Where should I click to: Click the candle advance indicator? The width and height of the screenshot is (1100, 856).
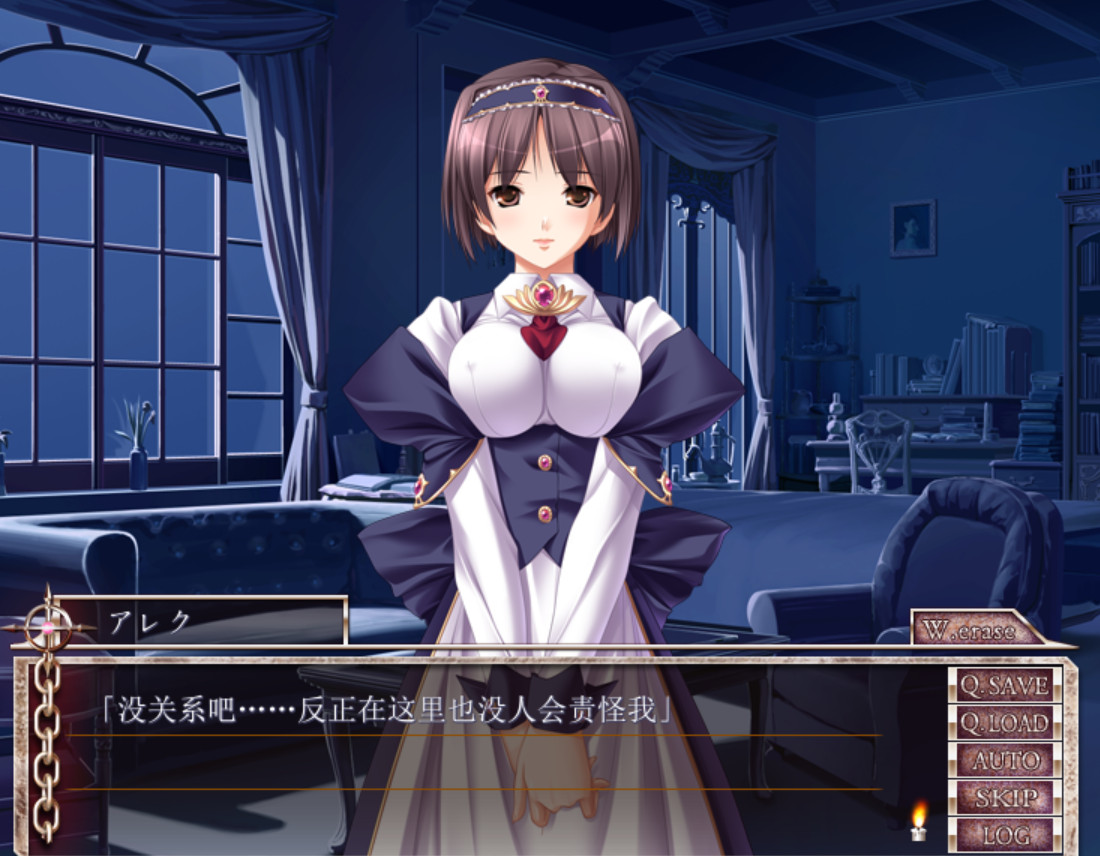click(x=918, y=822)
